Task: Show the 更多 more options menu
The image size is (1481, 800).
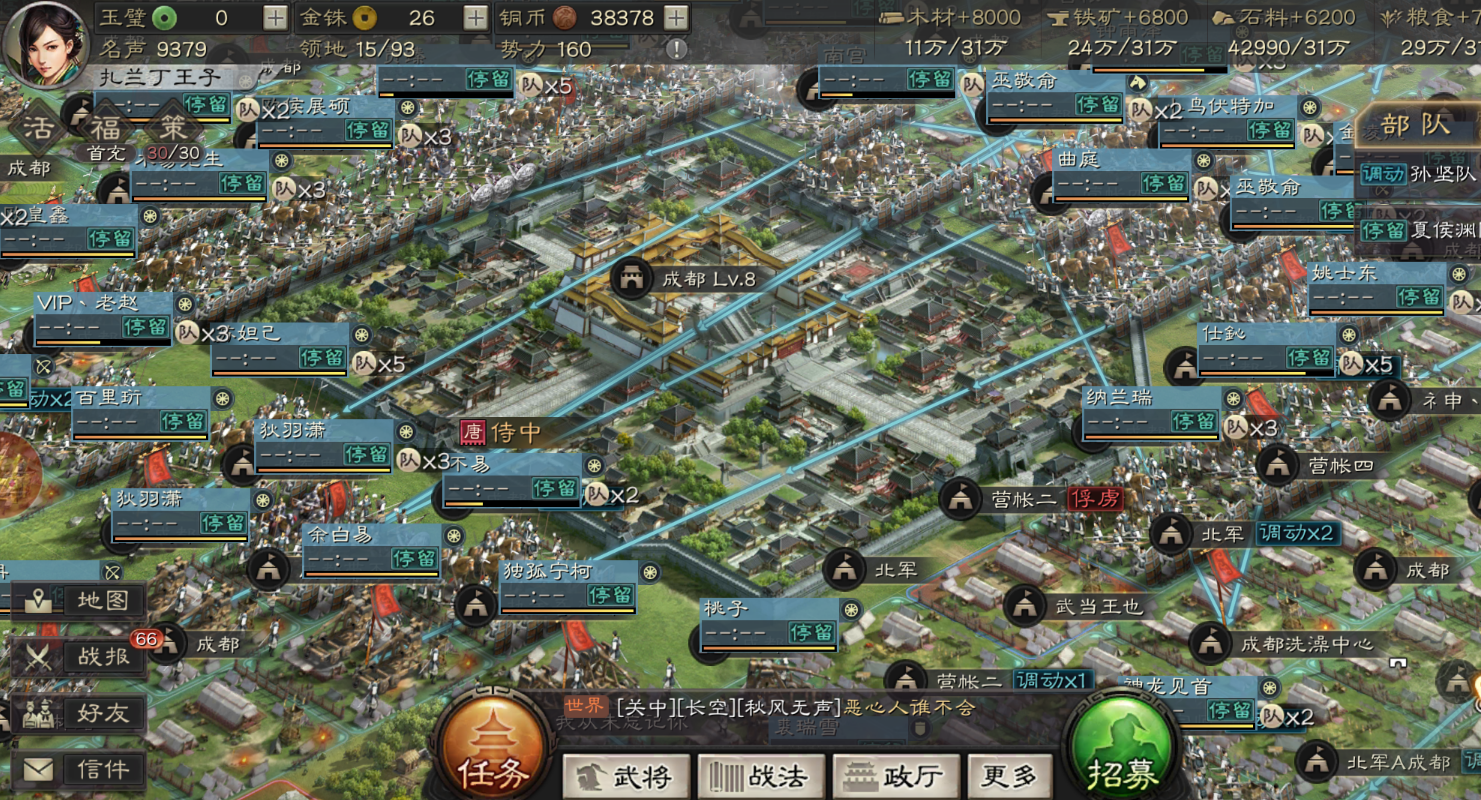Action: [1008, 776]
